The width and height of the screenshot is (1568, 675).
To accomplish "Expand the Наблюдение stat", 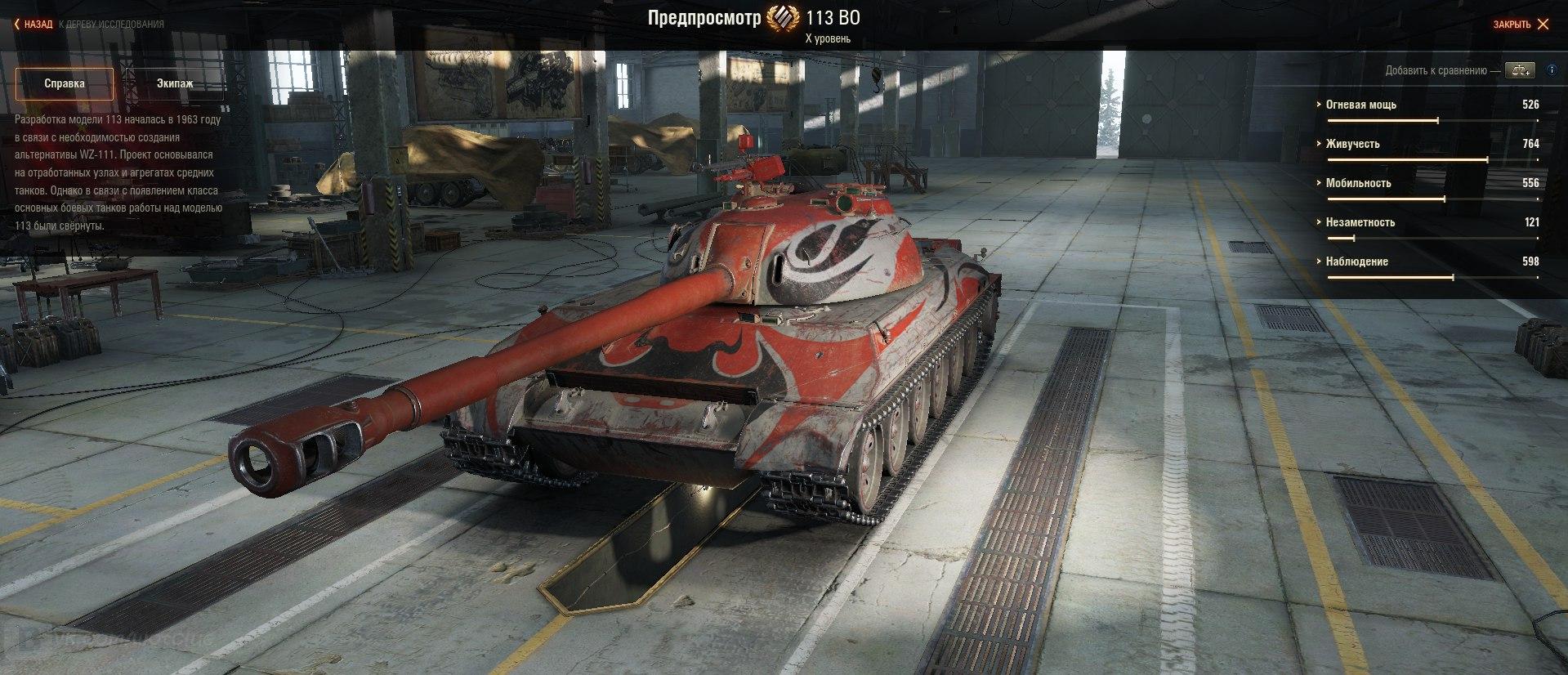I will coord(1356,262).
